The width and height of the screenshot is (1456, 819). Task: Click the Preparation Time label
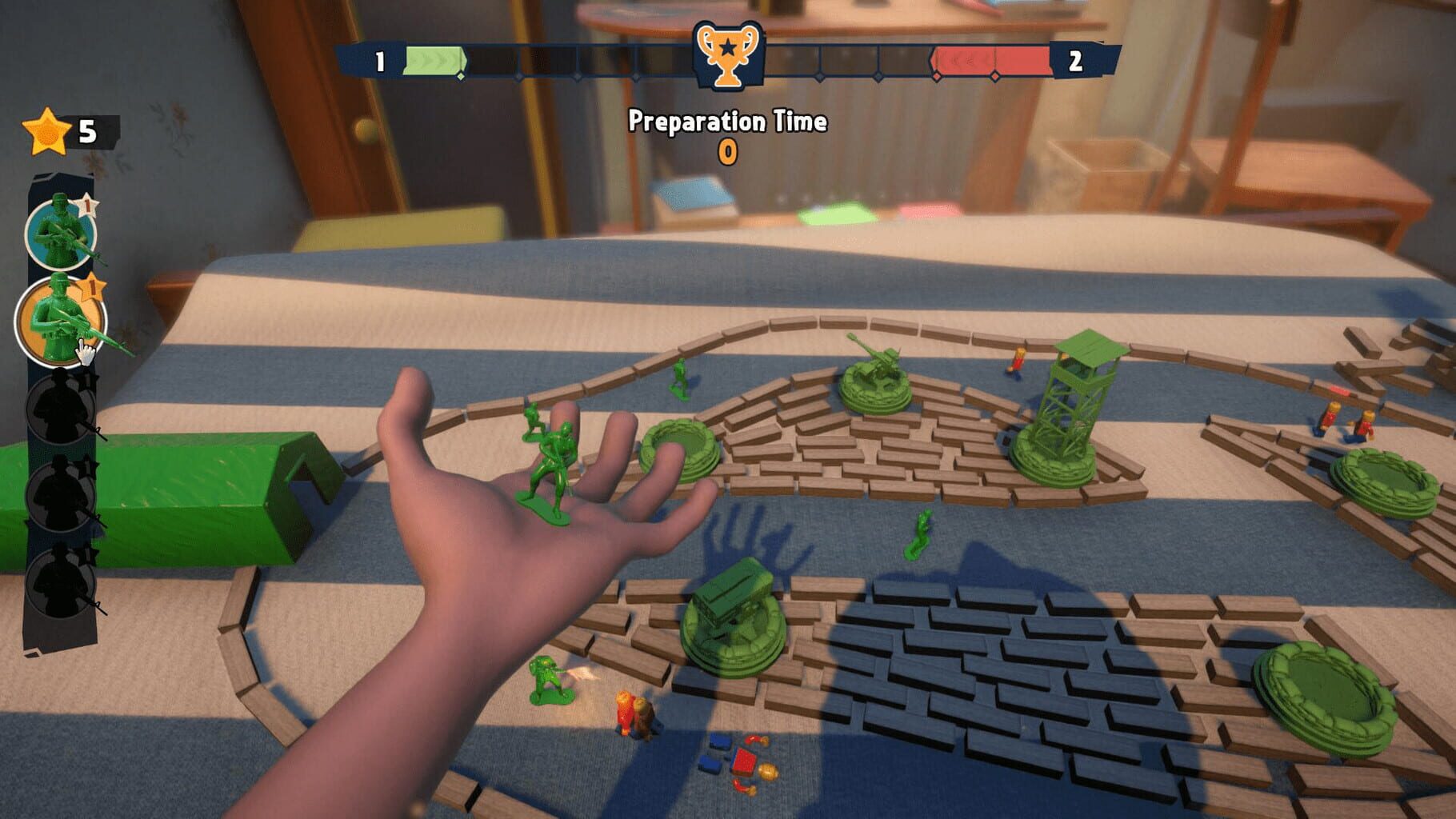coord(728,120)
